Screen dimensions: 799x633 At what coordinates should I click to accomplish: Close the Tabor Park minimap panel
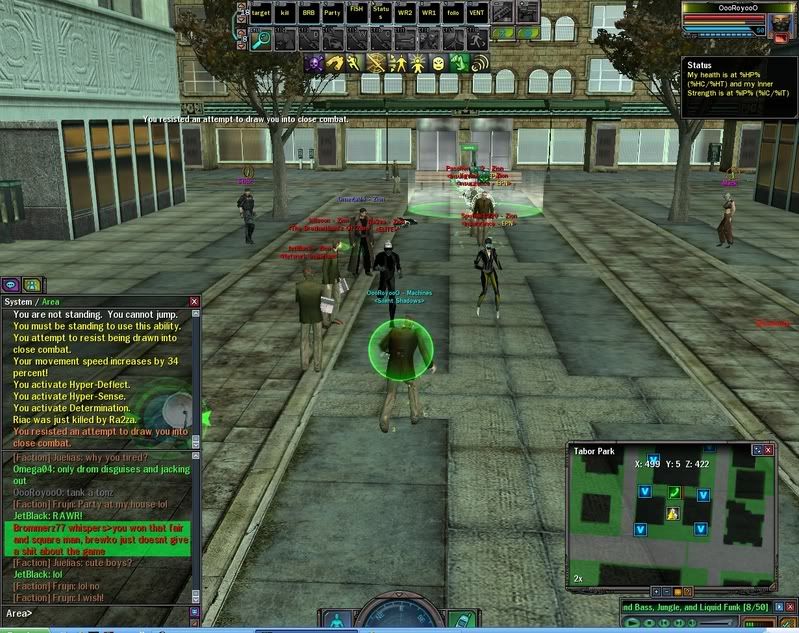coord(770,451)
